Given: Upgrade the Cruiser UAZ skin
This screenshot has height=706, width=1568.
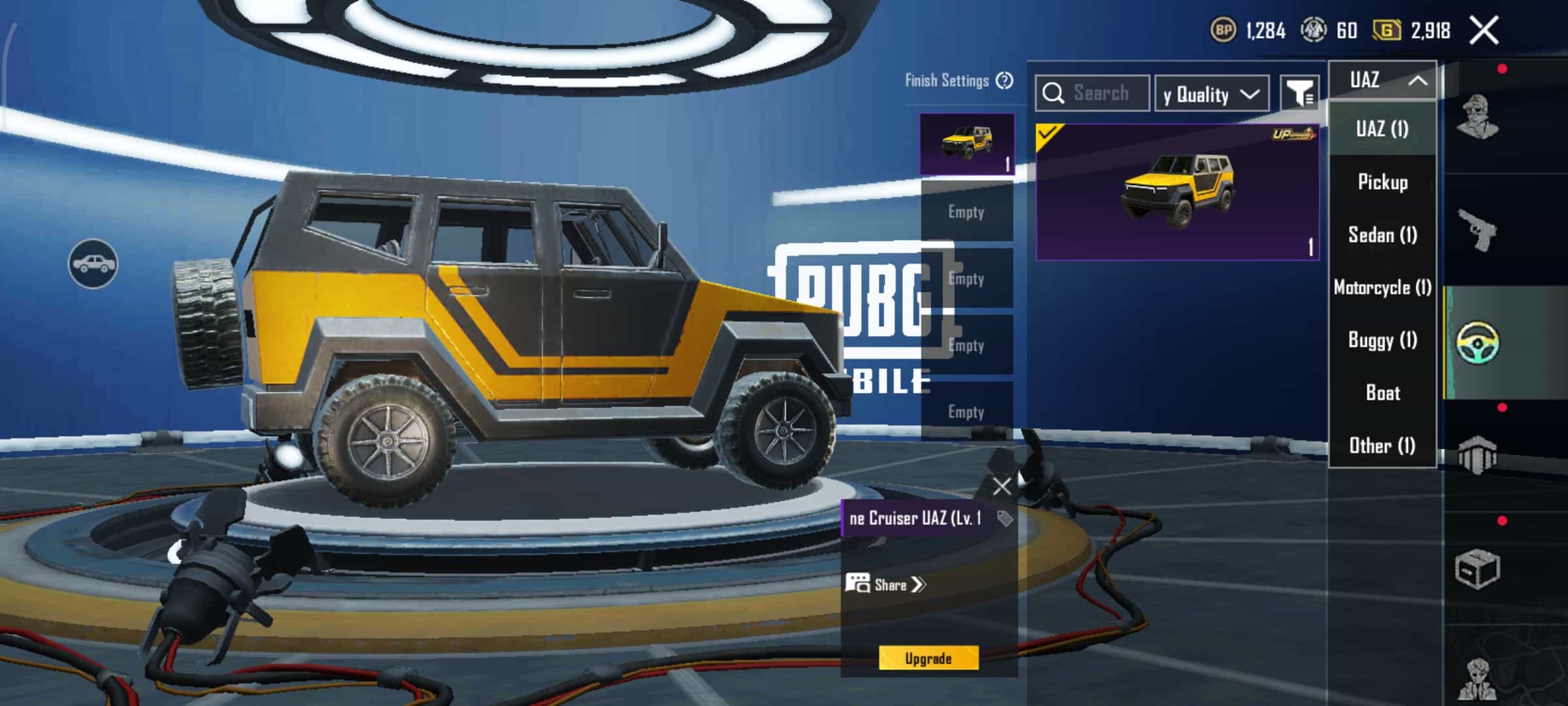Looking at the screenshot, I should pos(928,658).
